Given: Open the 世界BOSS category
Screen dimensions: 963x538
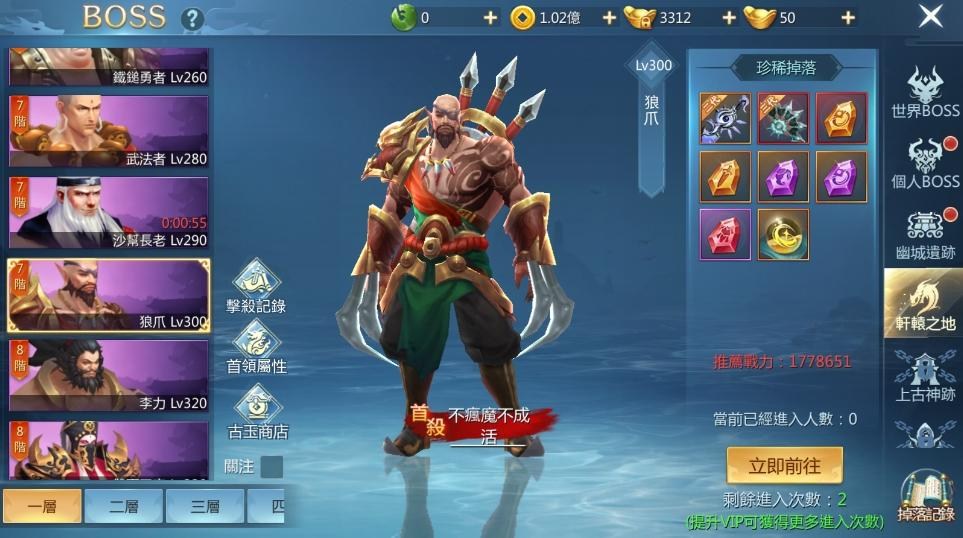Looking at the screenshot, I should (925, 94).
